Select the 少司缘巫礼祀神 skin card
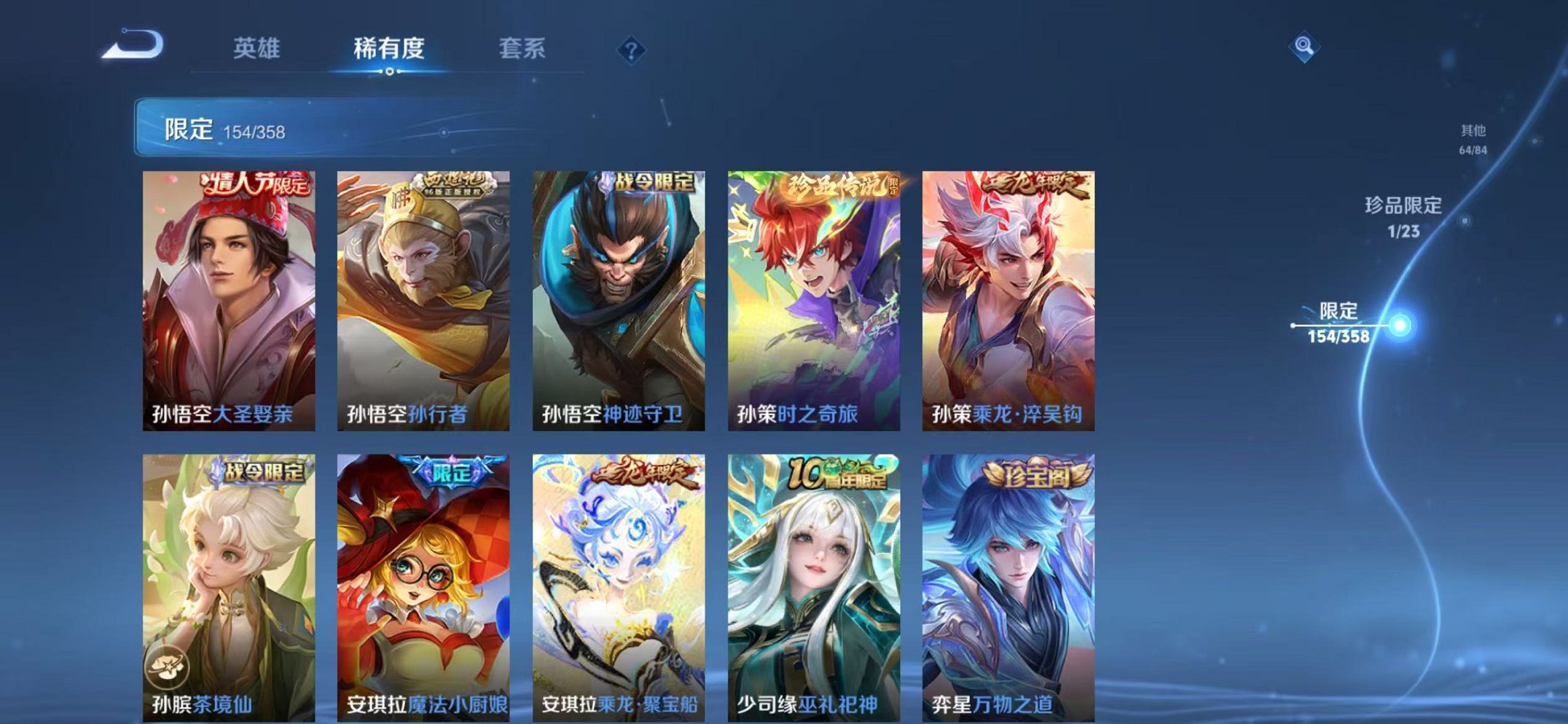Viewport: 1568px width, 724px height. [811, 583]
